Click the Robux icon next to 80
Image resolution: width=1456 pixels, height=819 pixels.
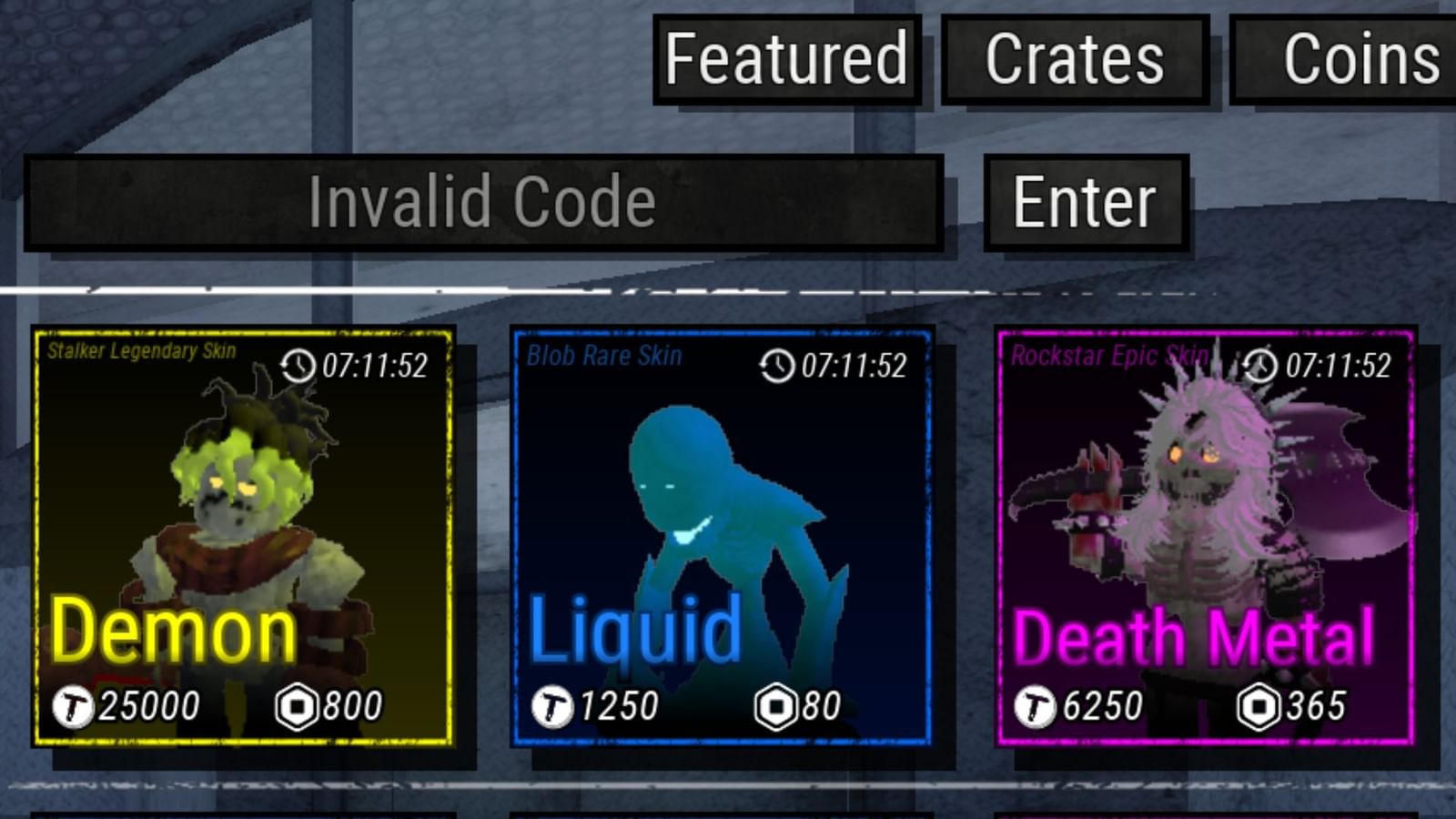774,703
